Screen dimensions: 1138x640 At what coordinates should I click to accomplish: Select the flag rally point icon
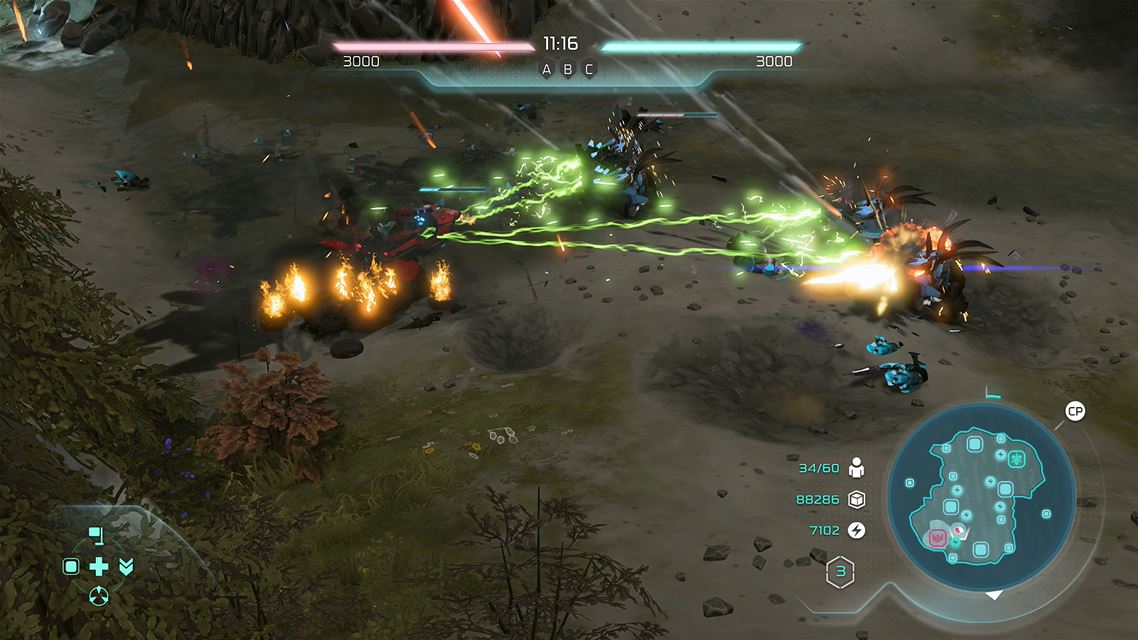pyautogui.click(x=96, y=535)
